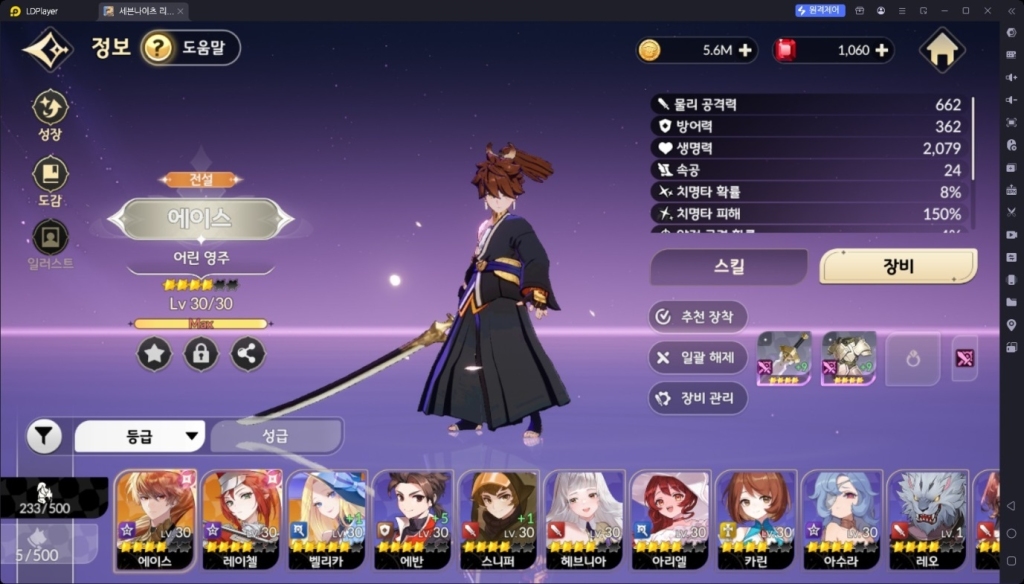Switch to the 장비 tab
The height and width of the screenshot is (584, 1024).
(898, 267)
